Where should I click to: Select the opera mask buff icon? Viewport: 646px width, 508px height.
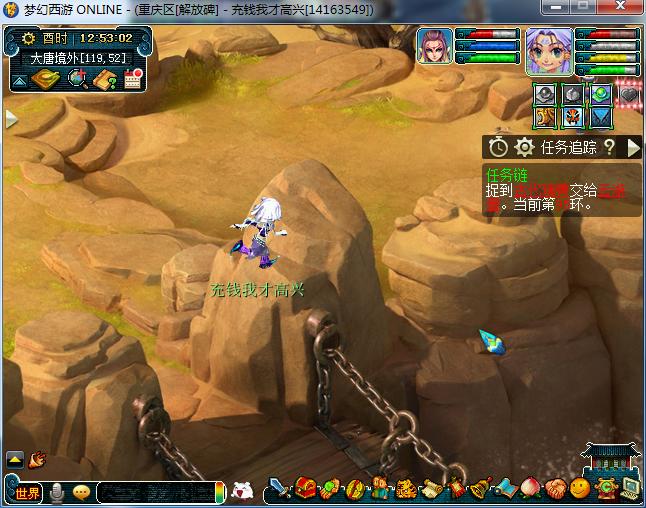[571, 117]
